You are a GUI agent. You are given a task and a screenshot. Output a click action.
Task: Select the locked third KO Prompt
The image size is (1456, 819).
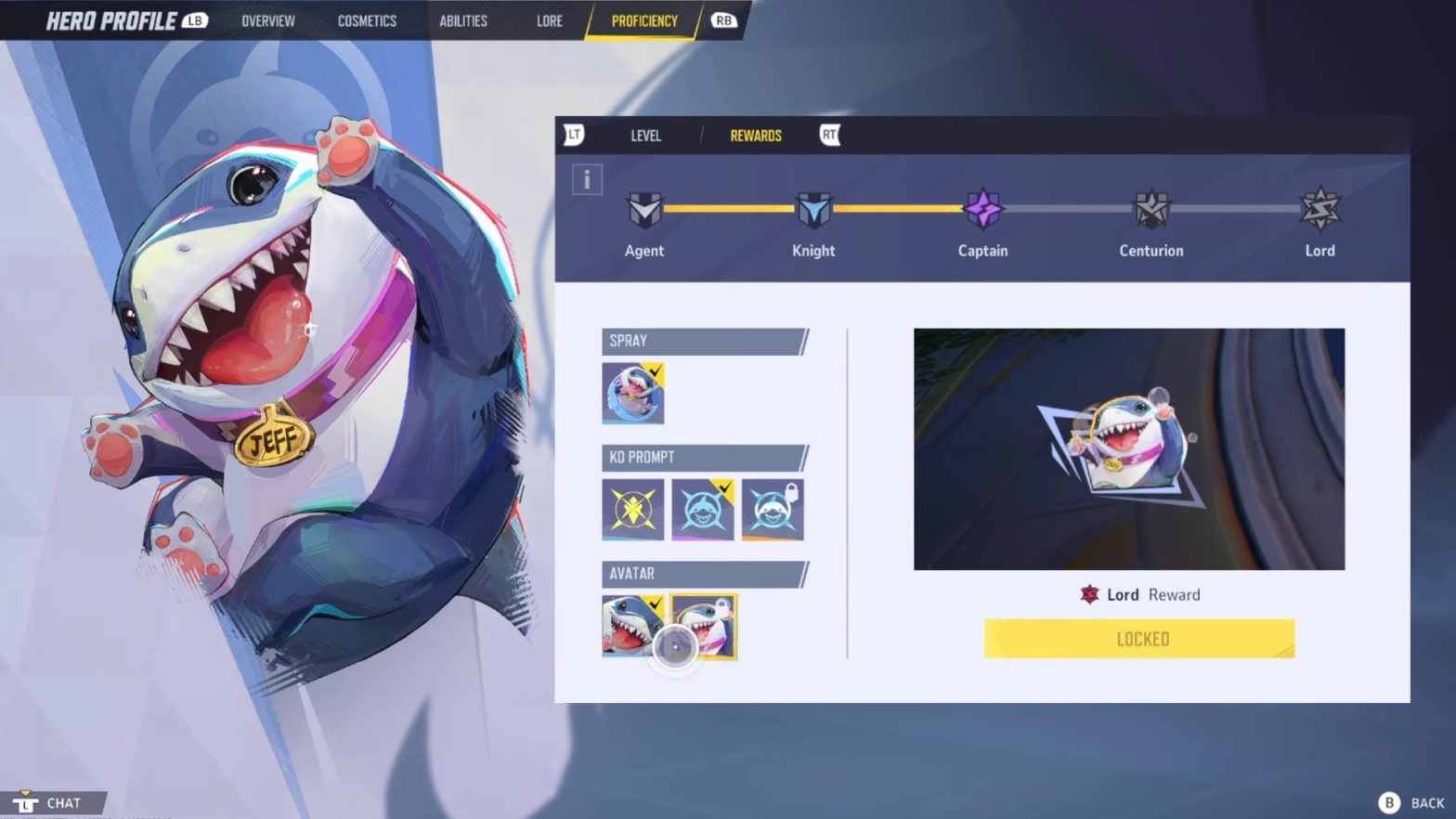tap(772, 509)
